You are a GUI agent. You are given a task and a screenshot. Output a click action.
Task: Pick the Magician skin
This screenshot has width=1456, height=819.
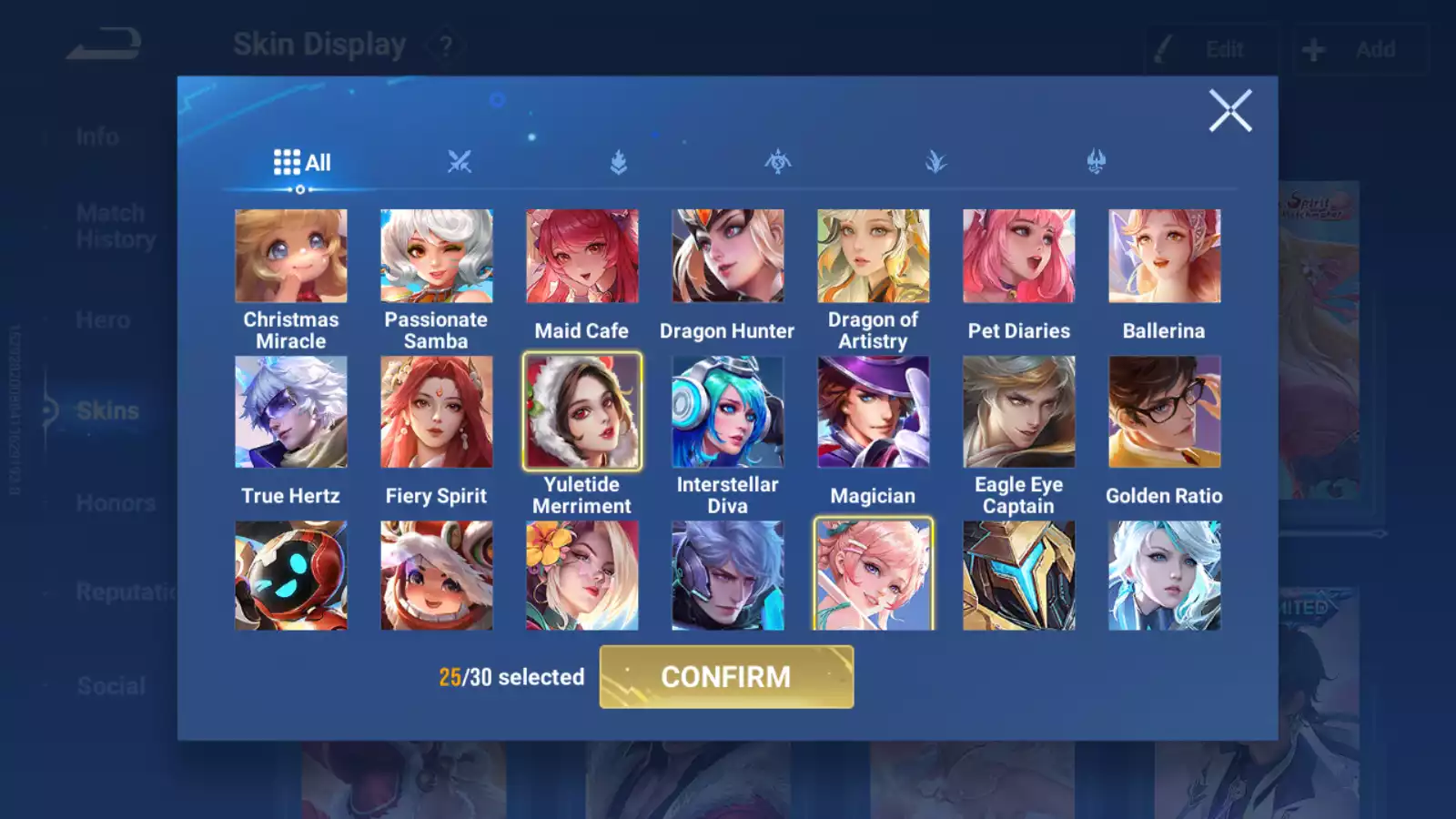(874, 411)
